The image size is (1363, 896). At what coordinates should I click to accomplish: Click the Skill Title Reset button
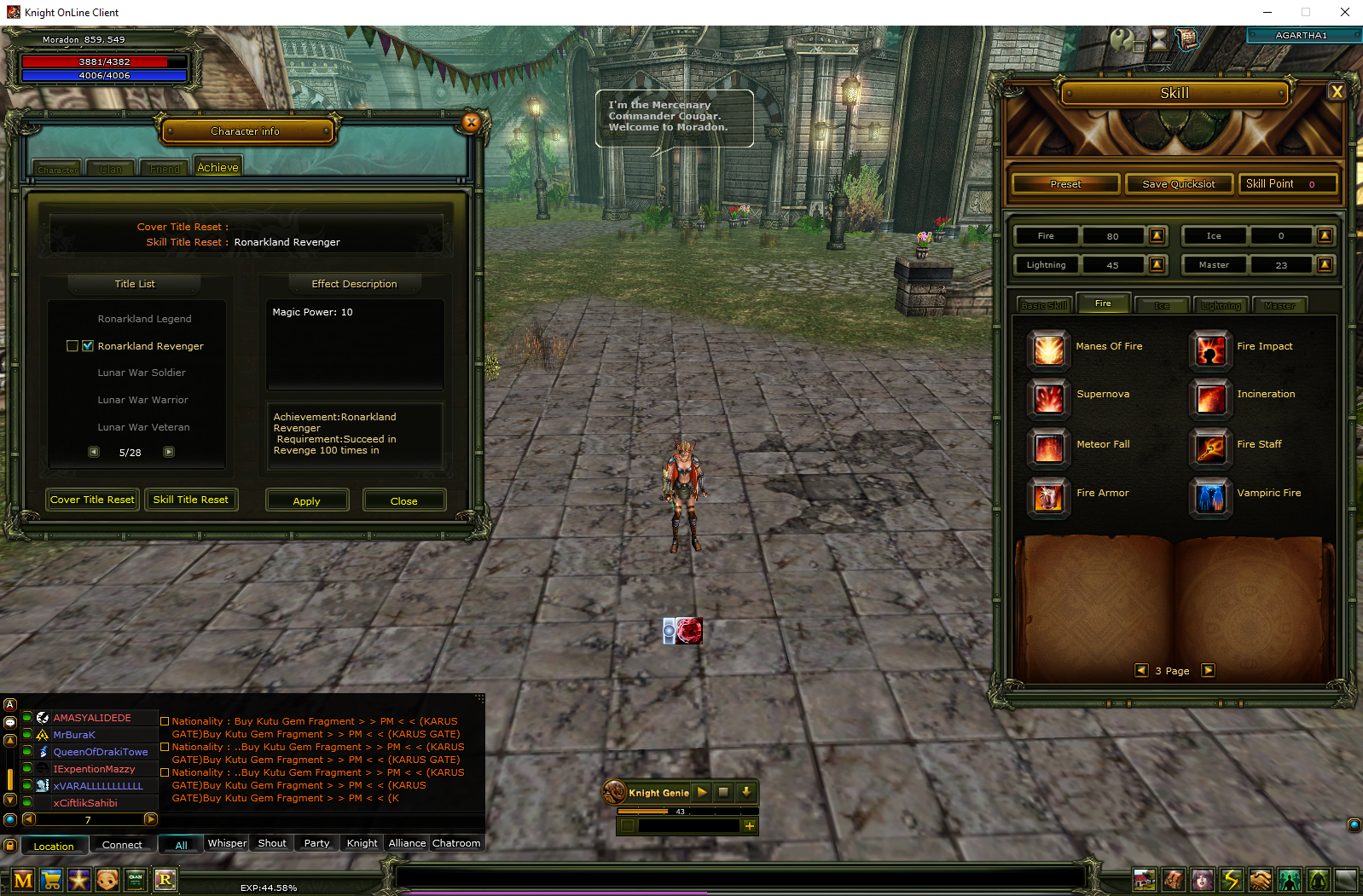tap(190, 500)
